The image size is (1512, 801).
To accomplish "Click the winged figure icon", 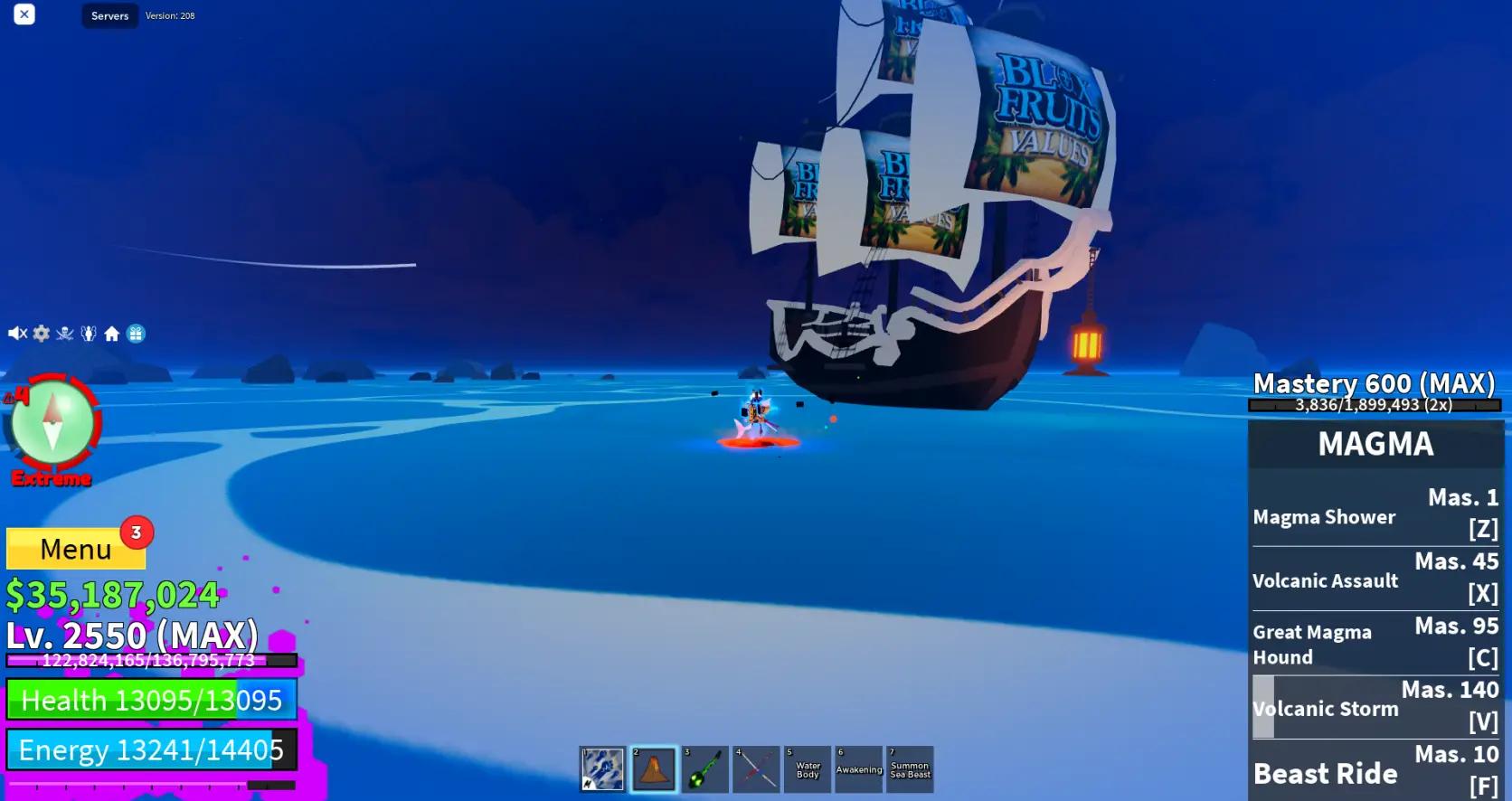I will (88, 334).
